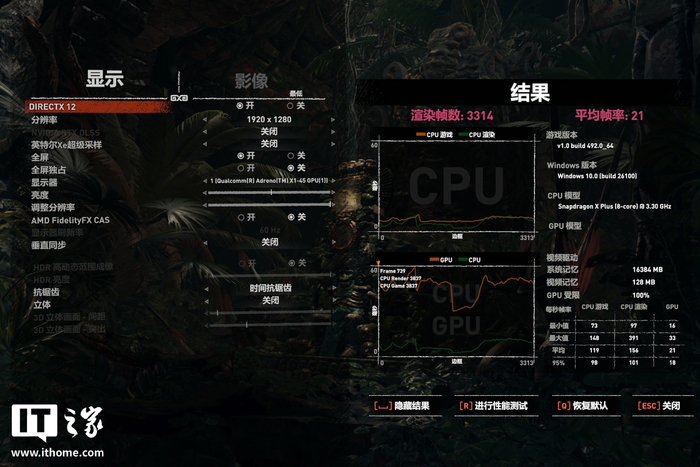Adjust the 亮度 brightness slider
This screenshot has width=700, height=467.
[x=268, y=193]
